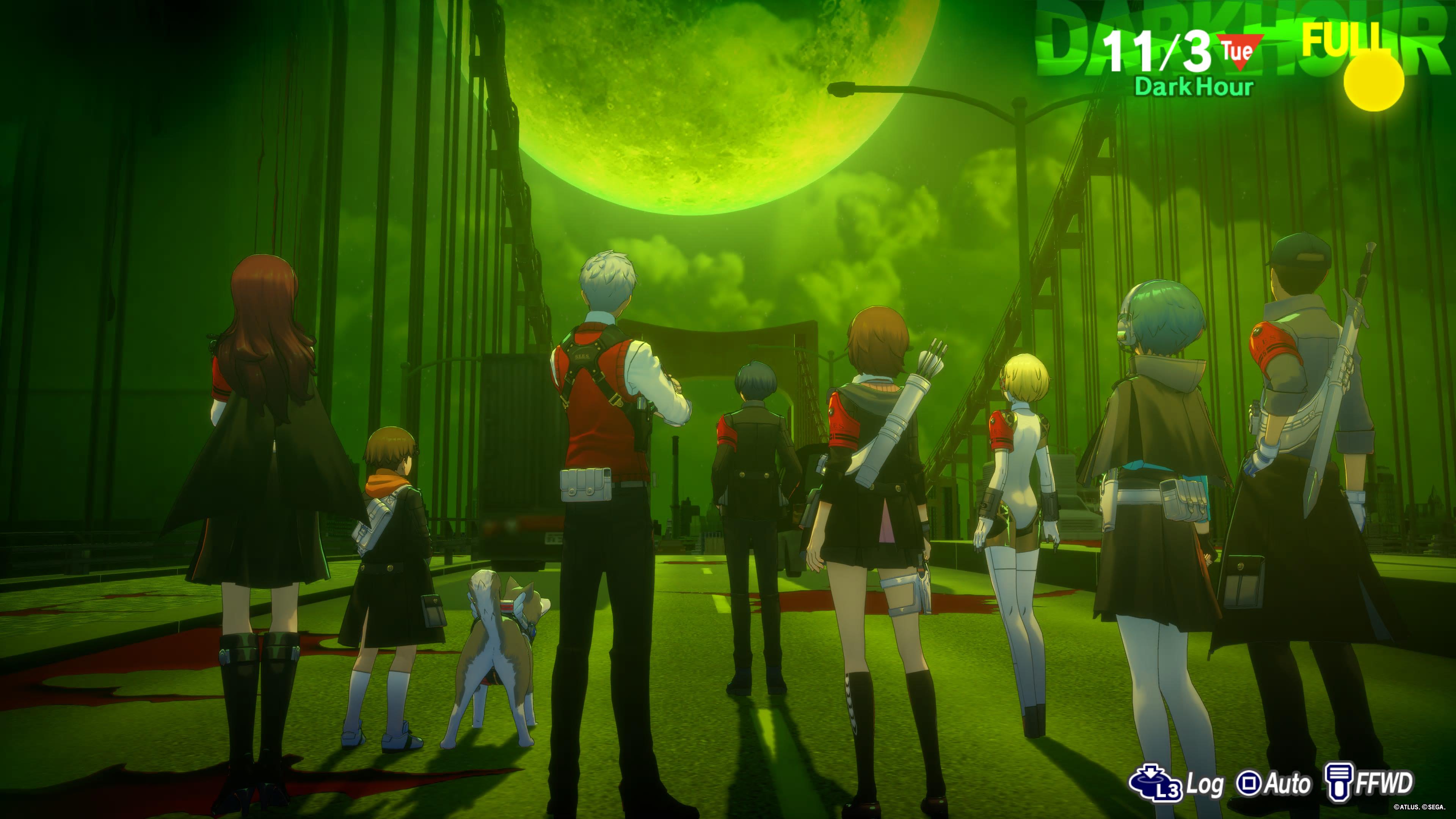
Task: Activate FFWD to fast-forward the scene
Action: (1370, 783)
